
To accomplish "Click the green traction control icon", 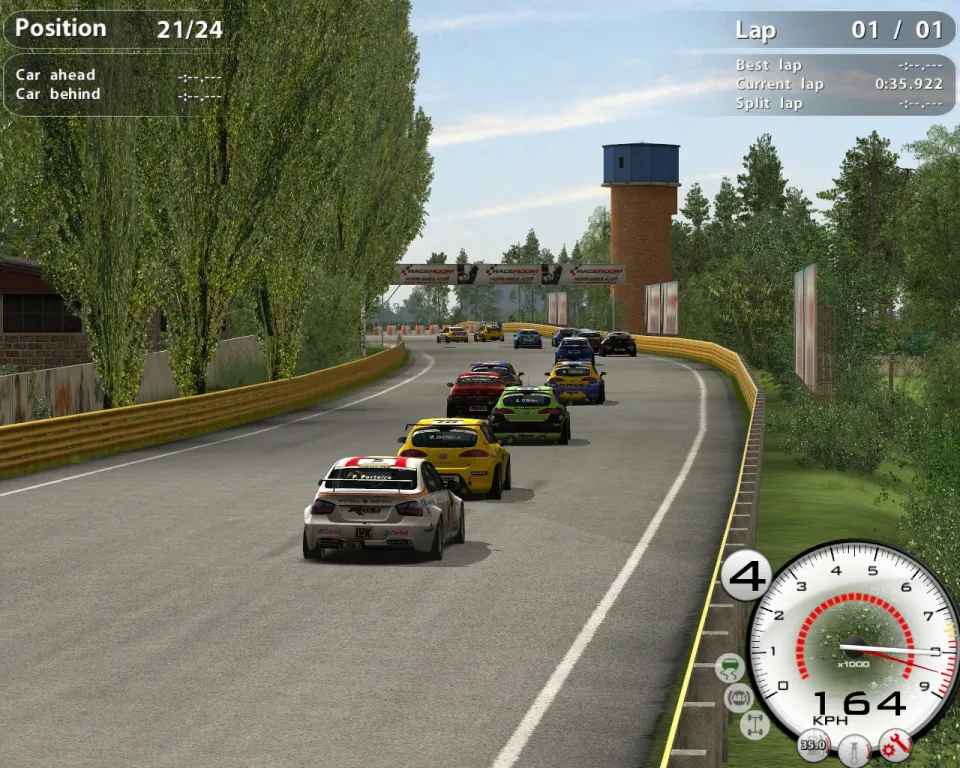I will tap(731, 667).
